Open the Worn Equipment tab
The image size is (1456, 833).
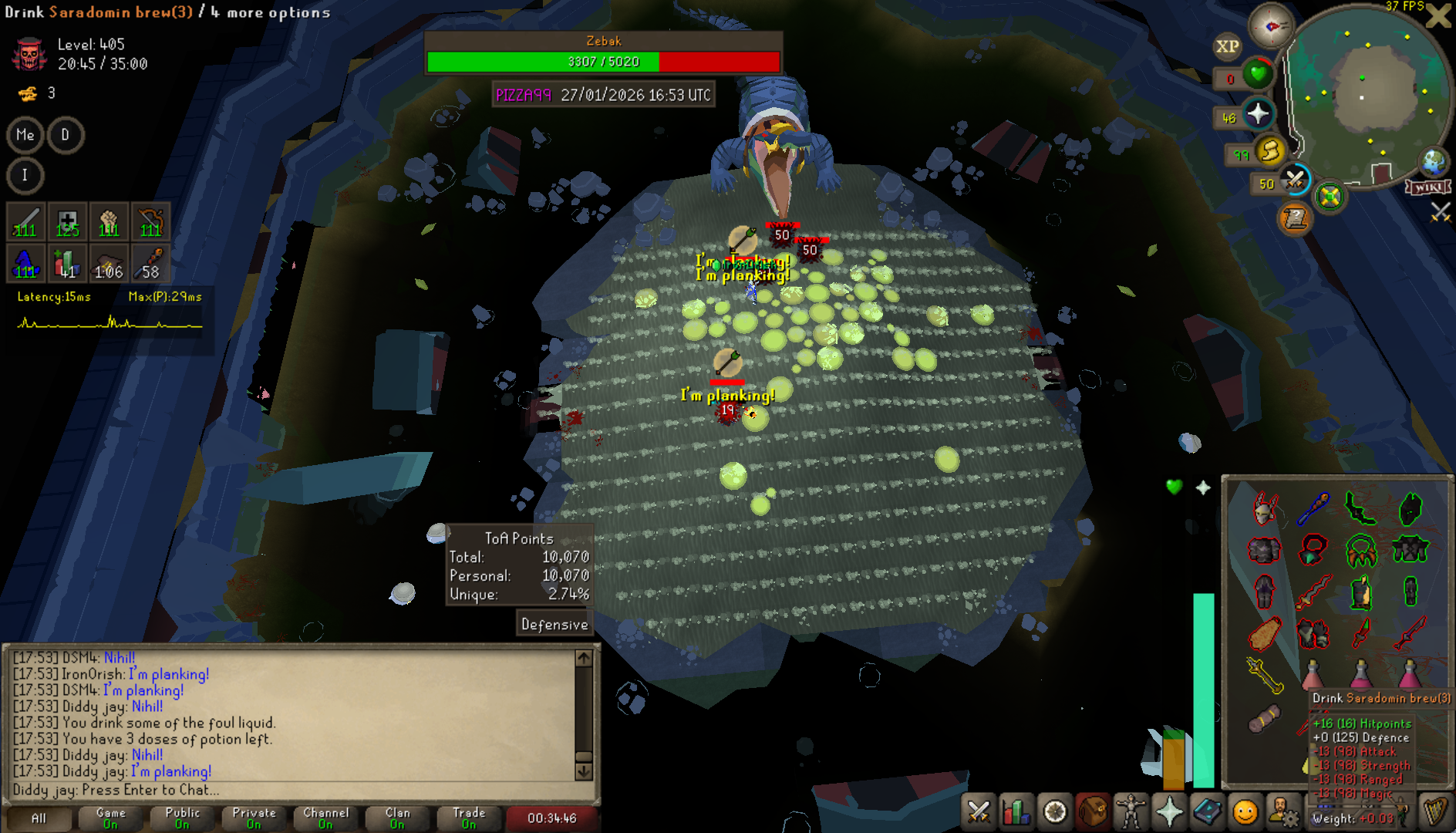click(x=1130, y=812)
